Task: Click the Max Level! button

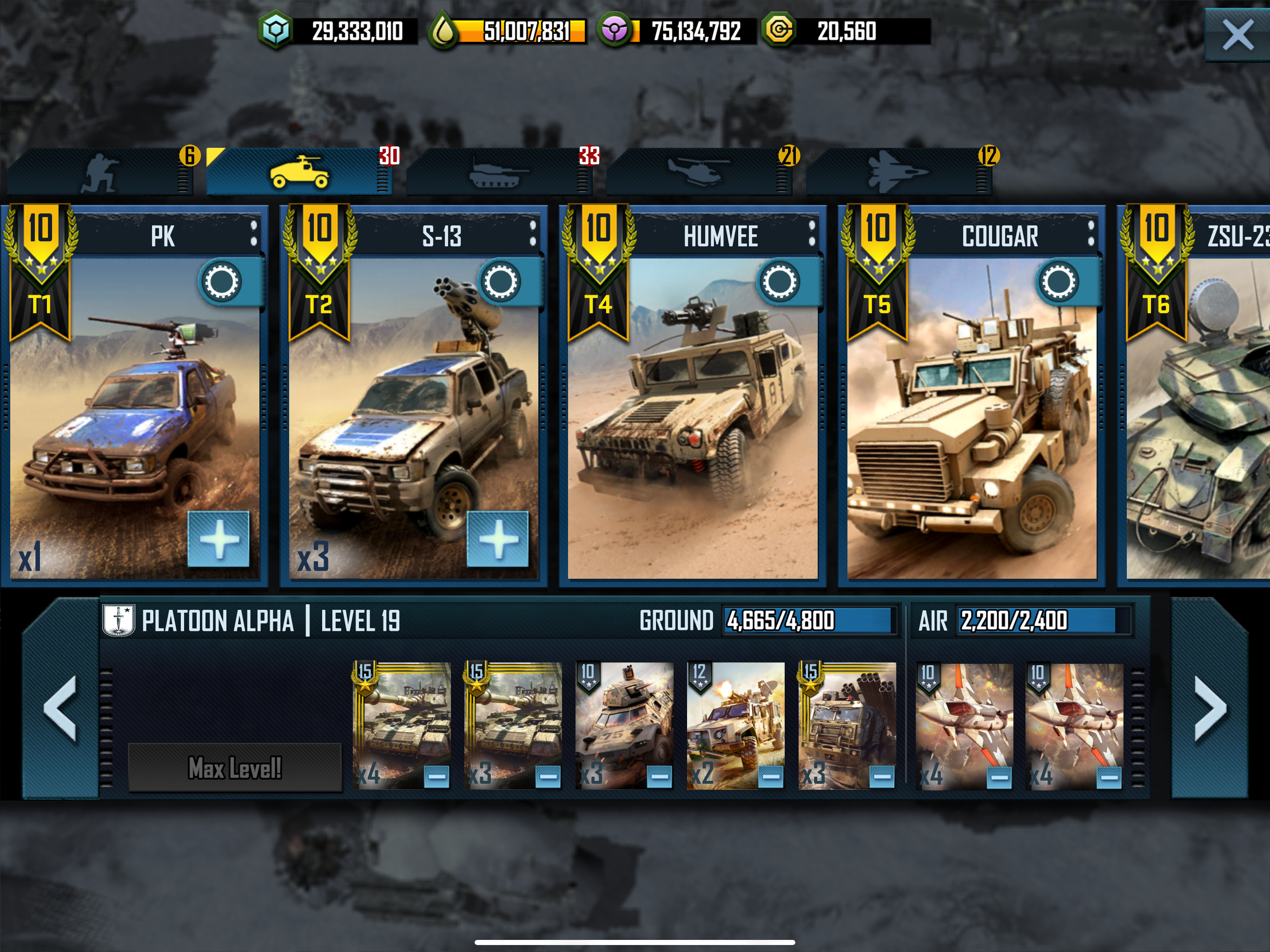Action: 235,767
